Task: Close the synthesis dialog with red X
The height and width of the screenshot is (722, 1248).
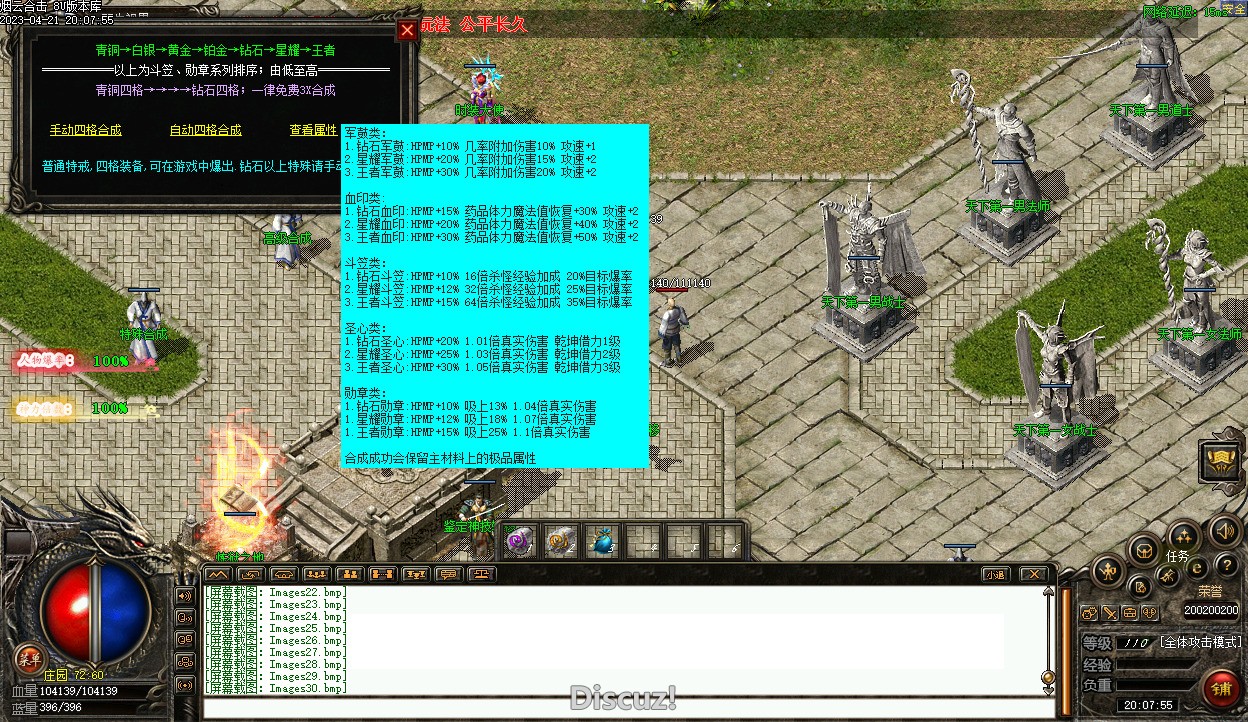Action: pyautogui.click(x=407, y=30)
